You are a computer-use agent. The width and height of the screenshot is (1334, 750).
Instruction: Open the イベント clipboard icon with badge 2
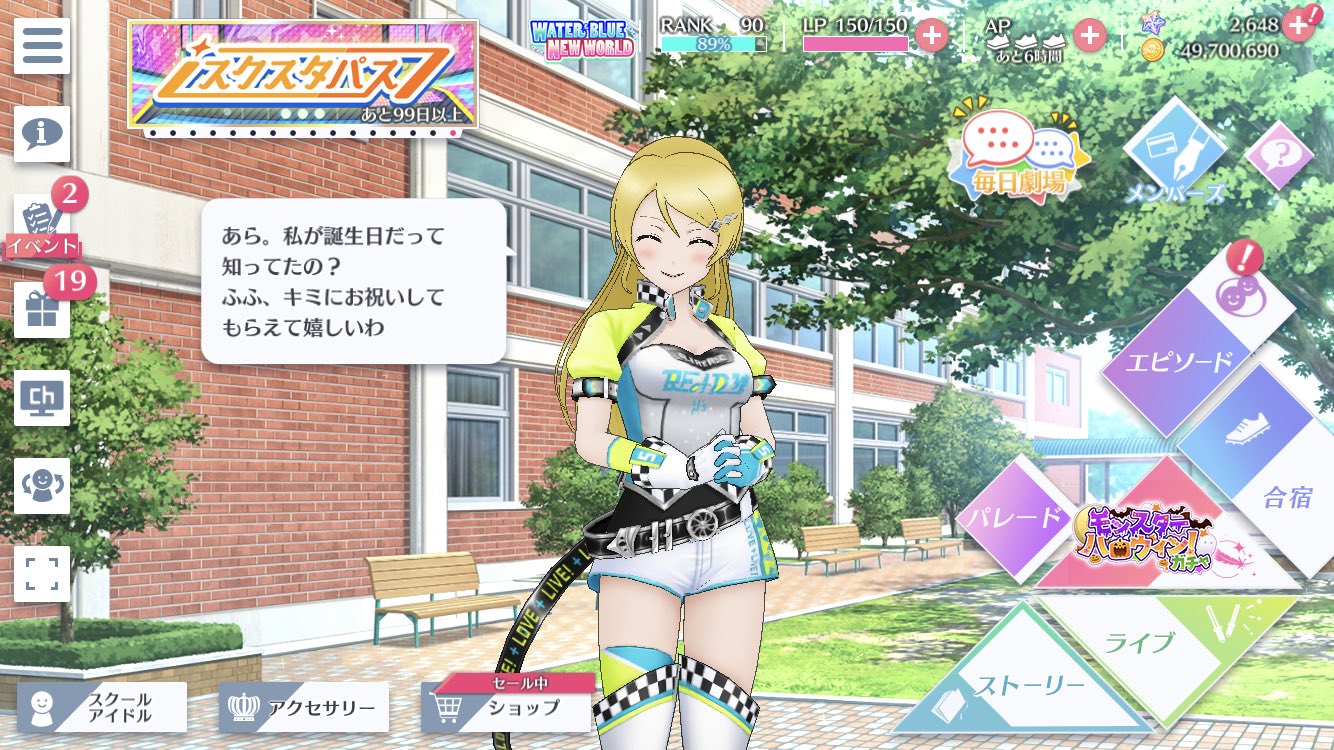41,222
